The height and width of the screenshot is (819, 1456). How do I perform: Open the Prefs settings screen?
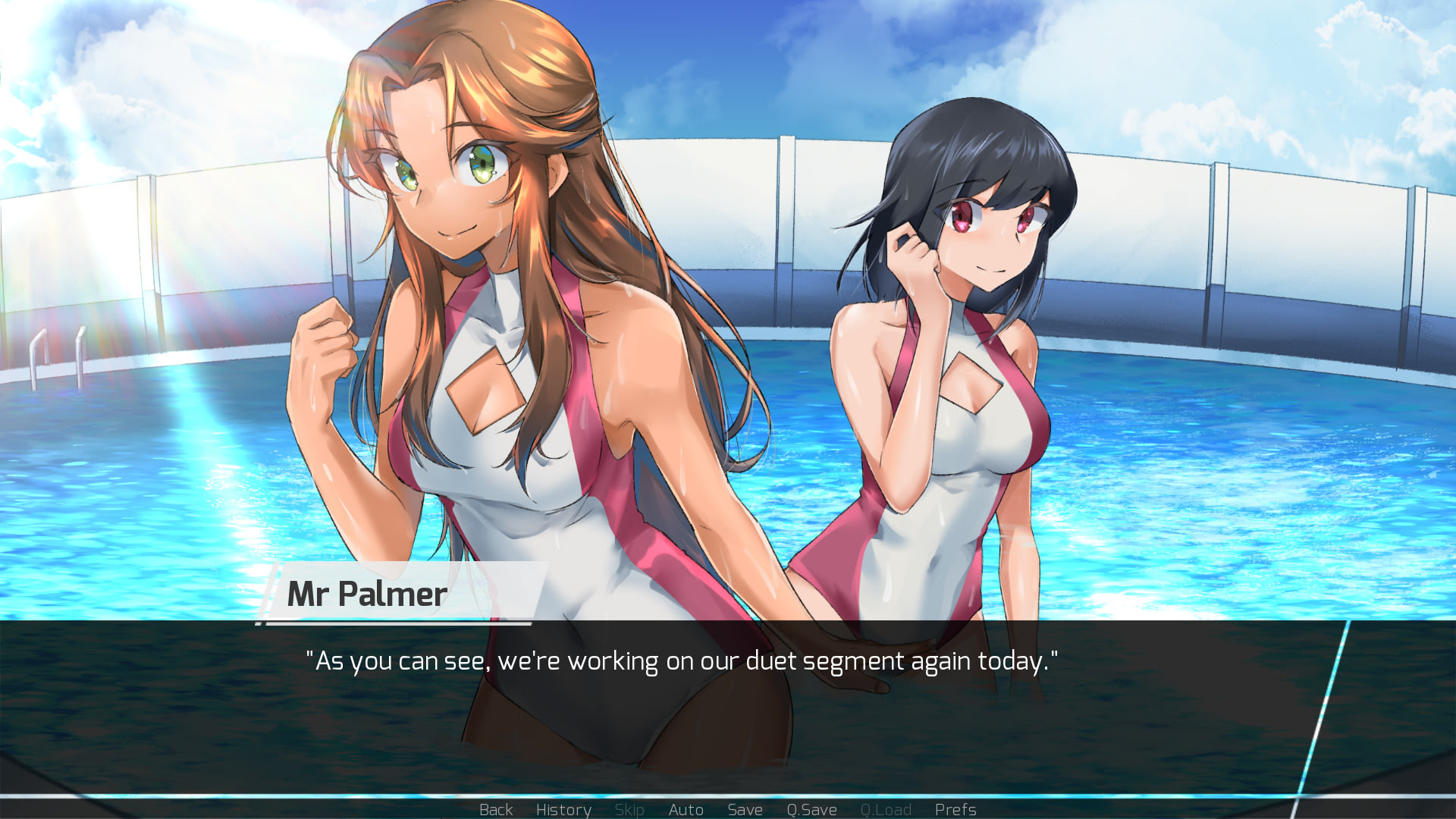tap(955, 809)
